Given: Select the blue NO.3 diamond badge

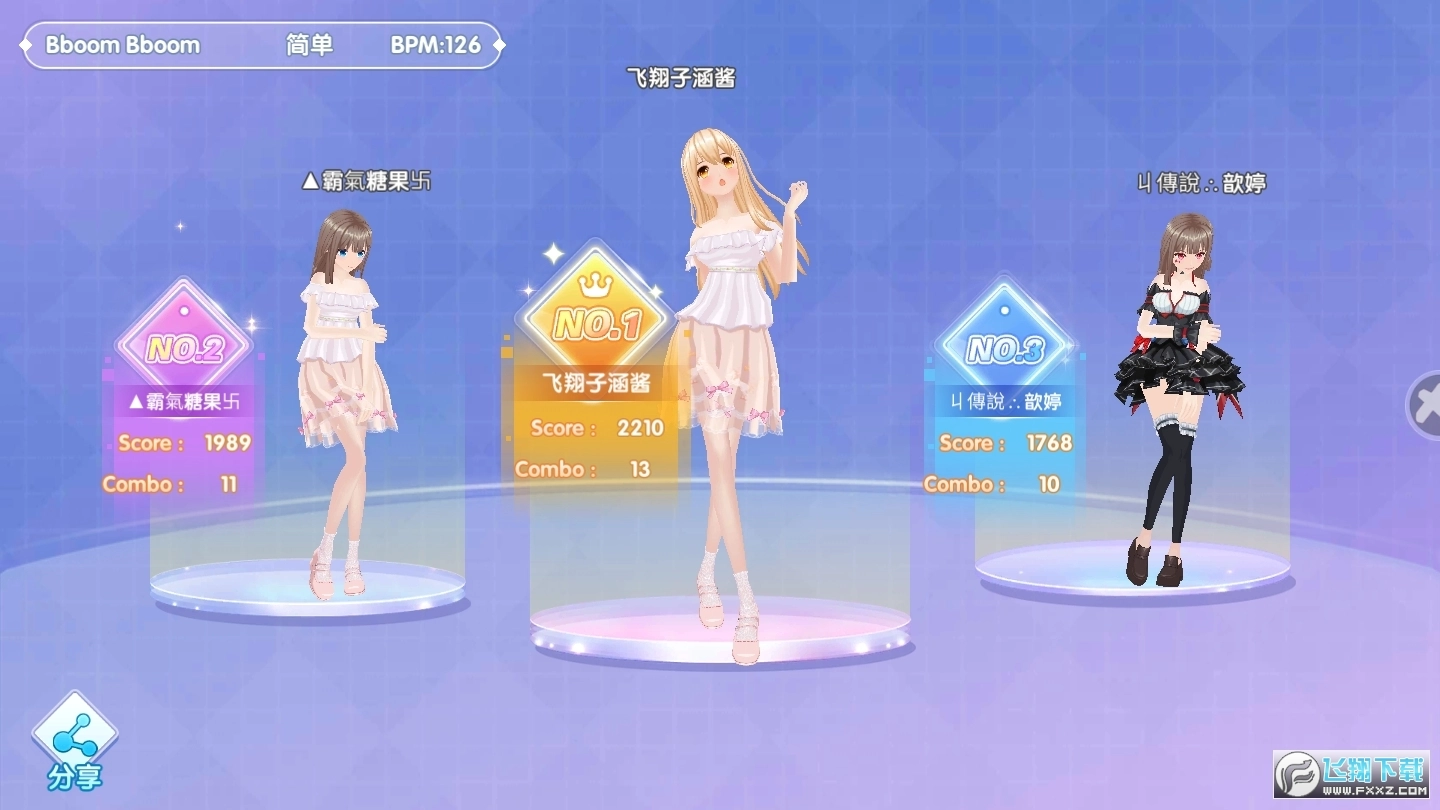Looking at the screenshot, I should coord(1005,349).
